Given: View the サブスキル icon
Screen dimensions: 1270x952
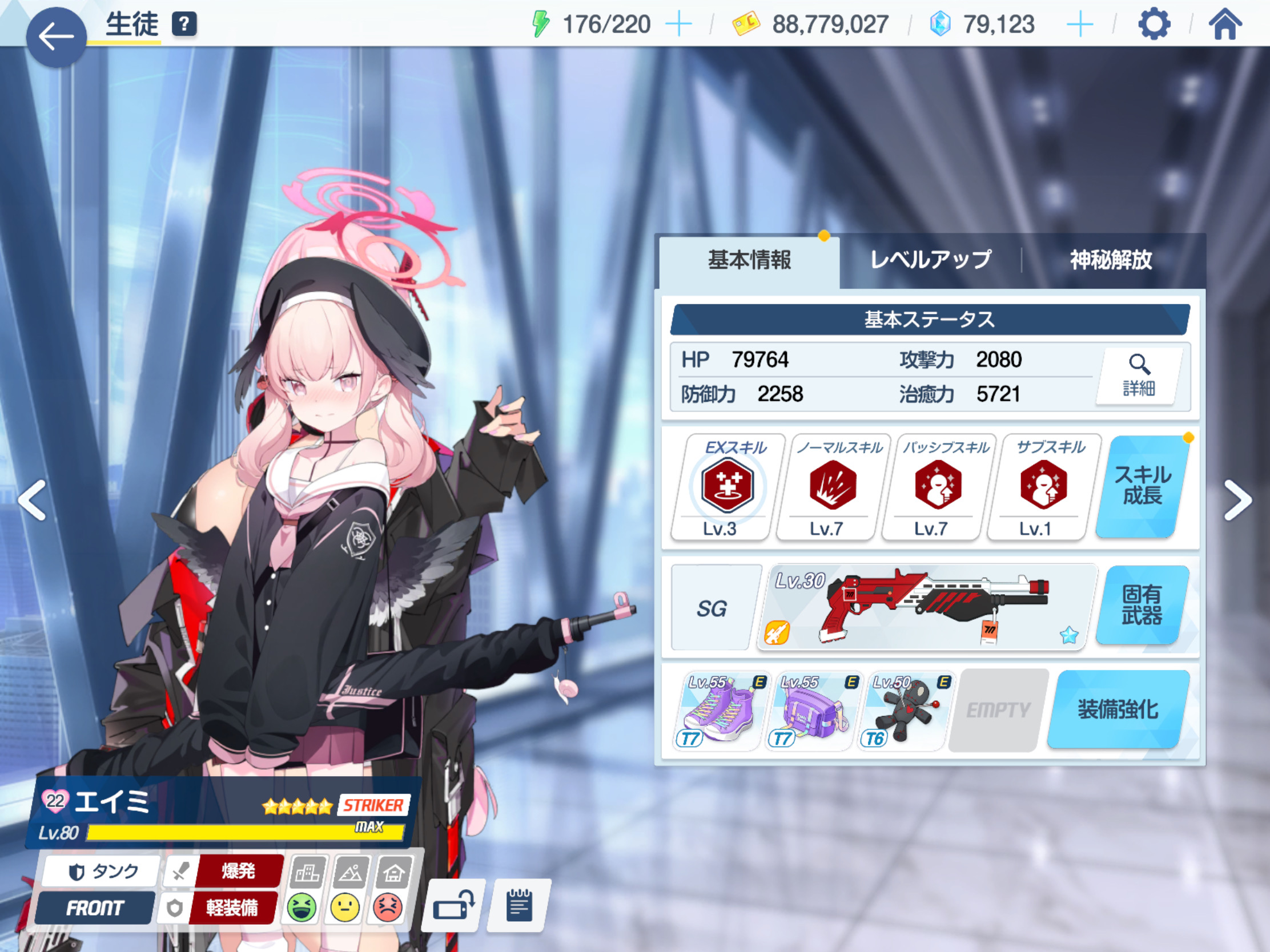Looking at the screenshot, I should [1044, 486].
